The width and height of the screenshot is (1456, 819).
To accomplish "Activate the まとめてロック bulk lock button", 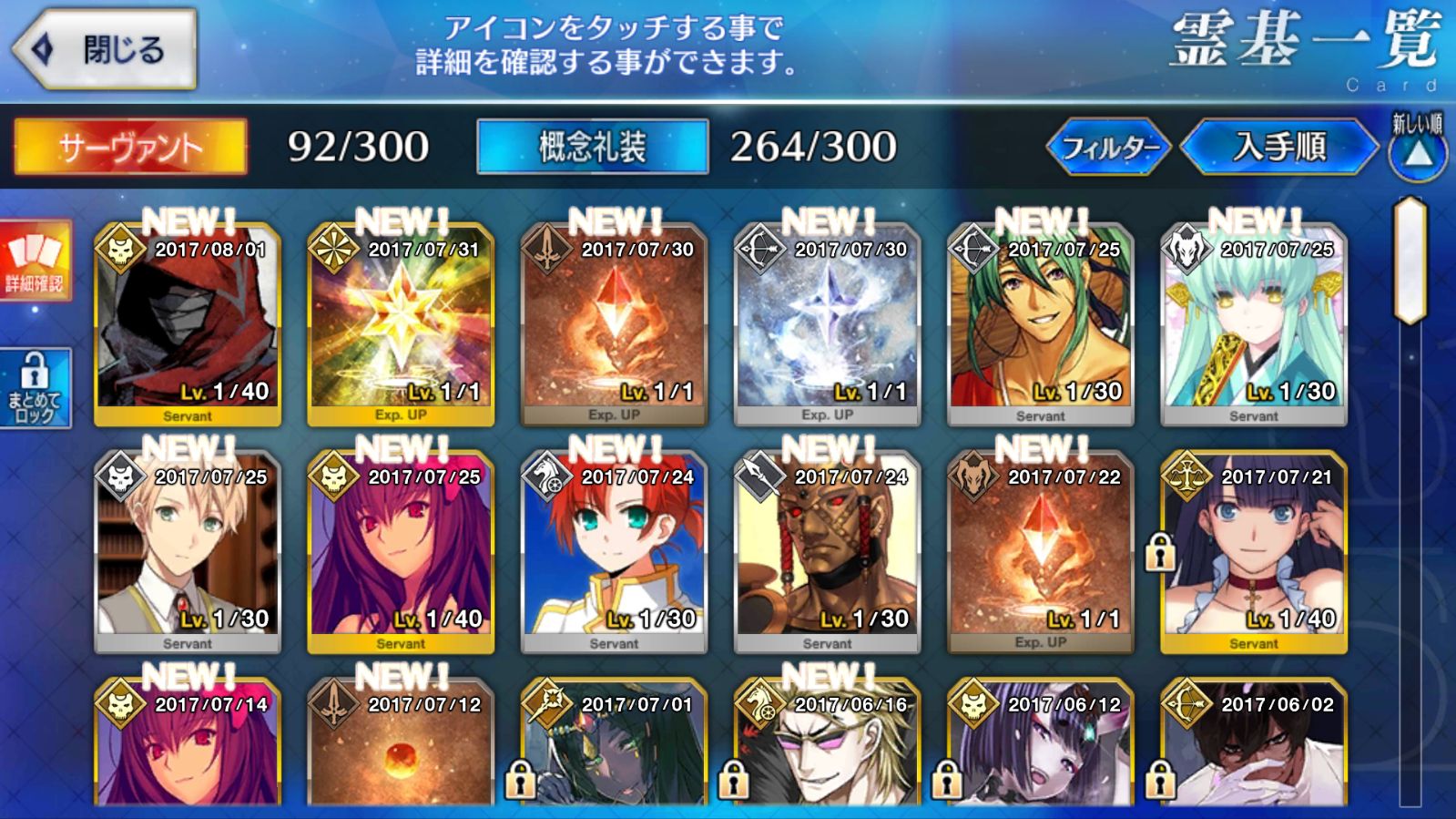I will (x=36, y=389).
